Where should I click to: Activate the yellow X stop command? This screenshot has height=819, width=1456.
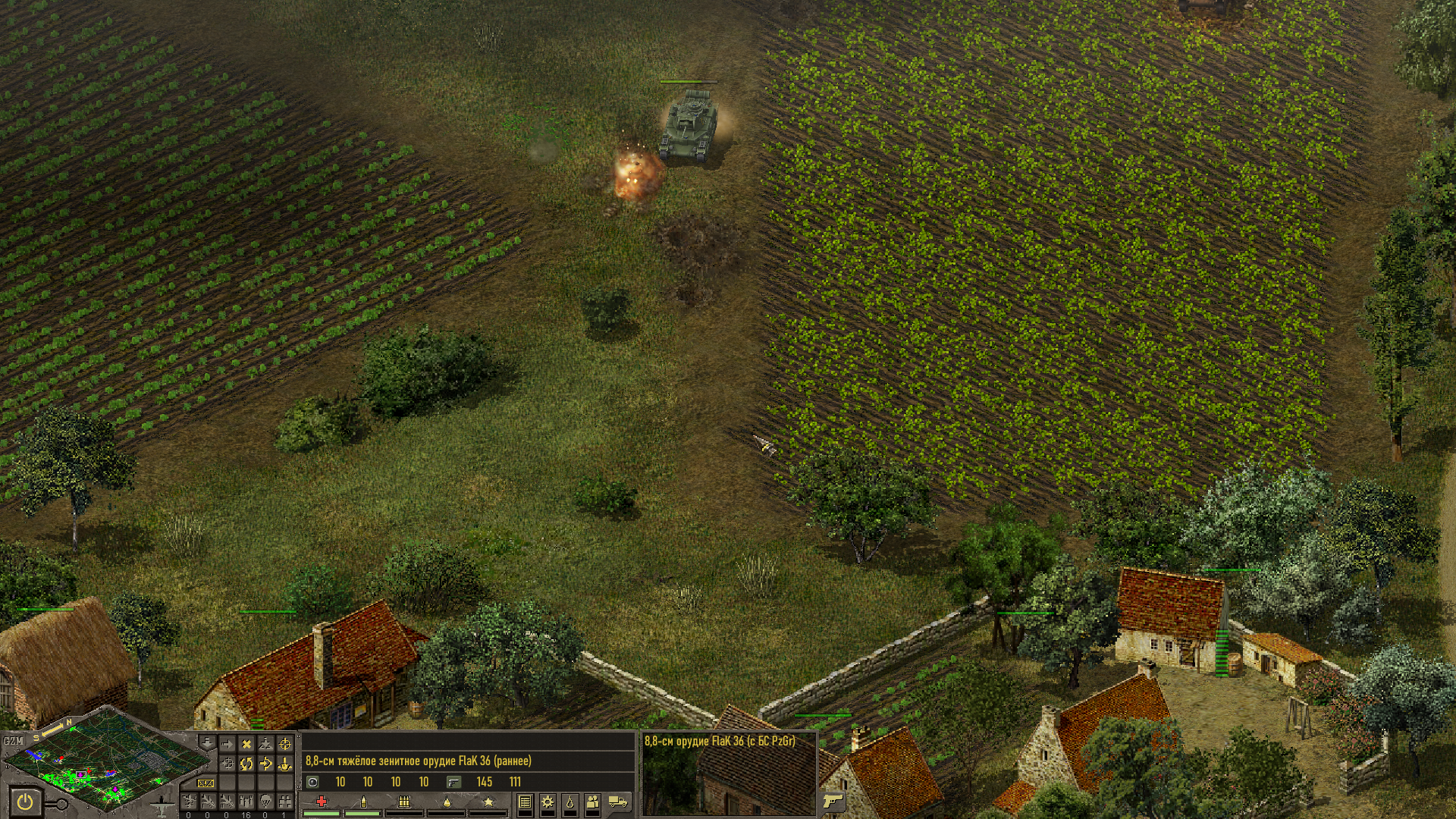click(246, 745)
